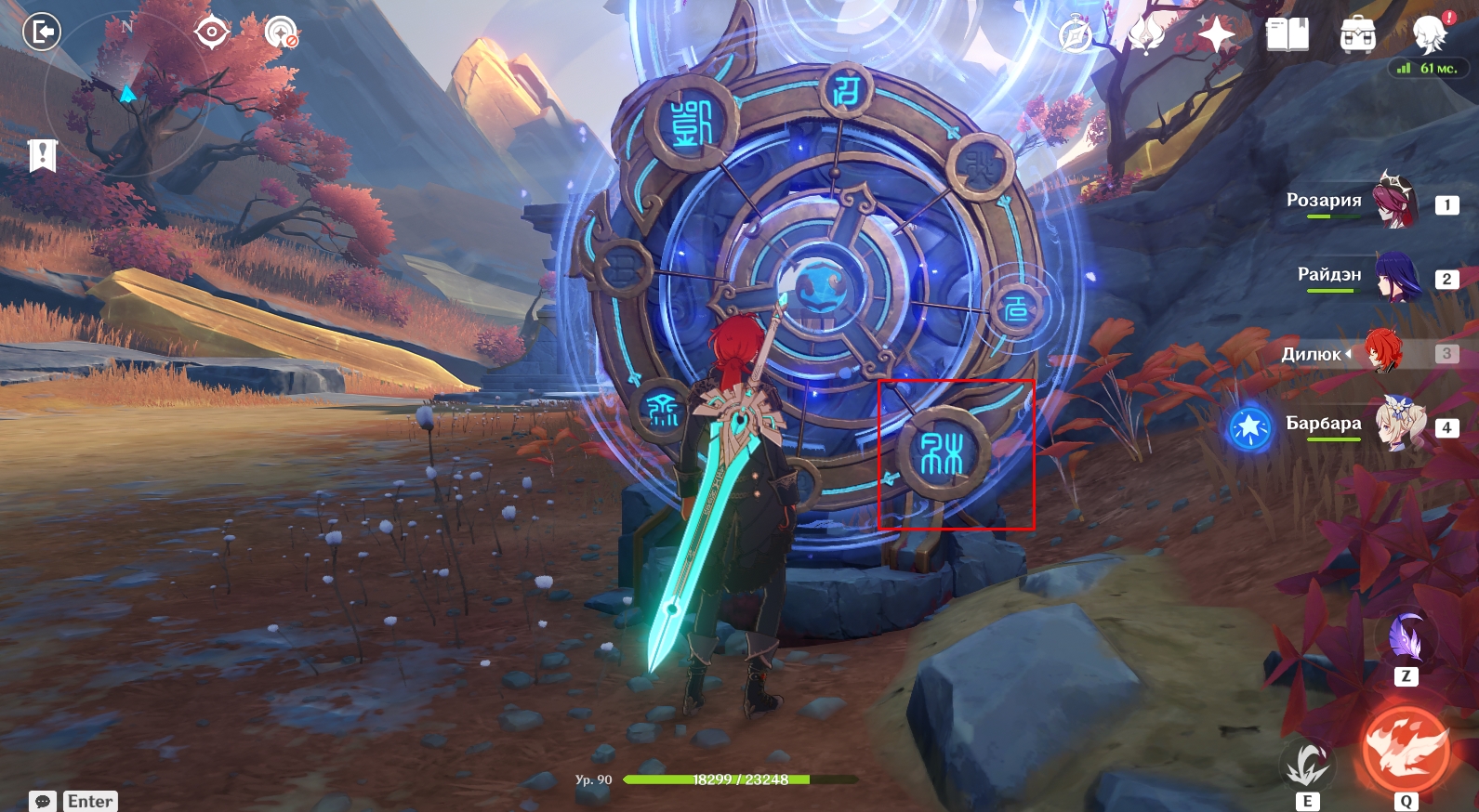The width and height of the screenshot is (1479, 812).
Task: Activate Diluc's Elemental Skill icon
Action: pos(1307,764)
